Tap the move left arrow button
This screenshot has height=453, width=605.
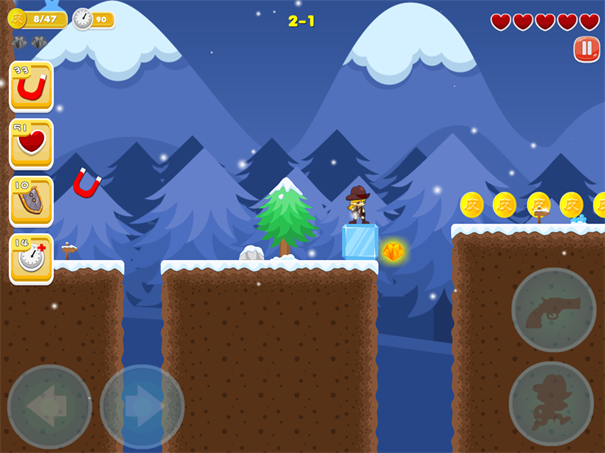(49, 406)
